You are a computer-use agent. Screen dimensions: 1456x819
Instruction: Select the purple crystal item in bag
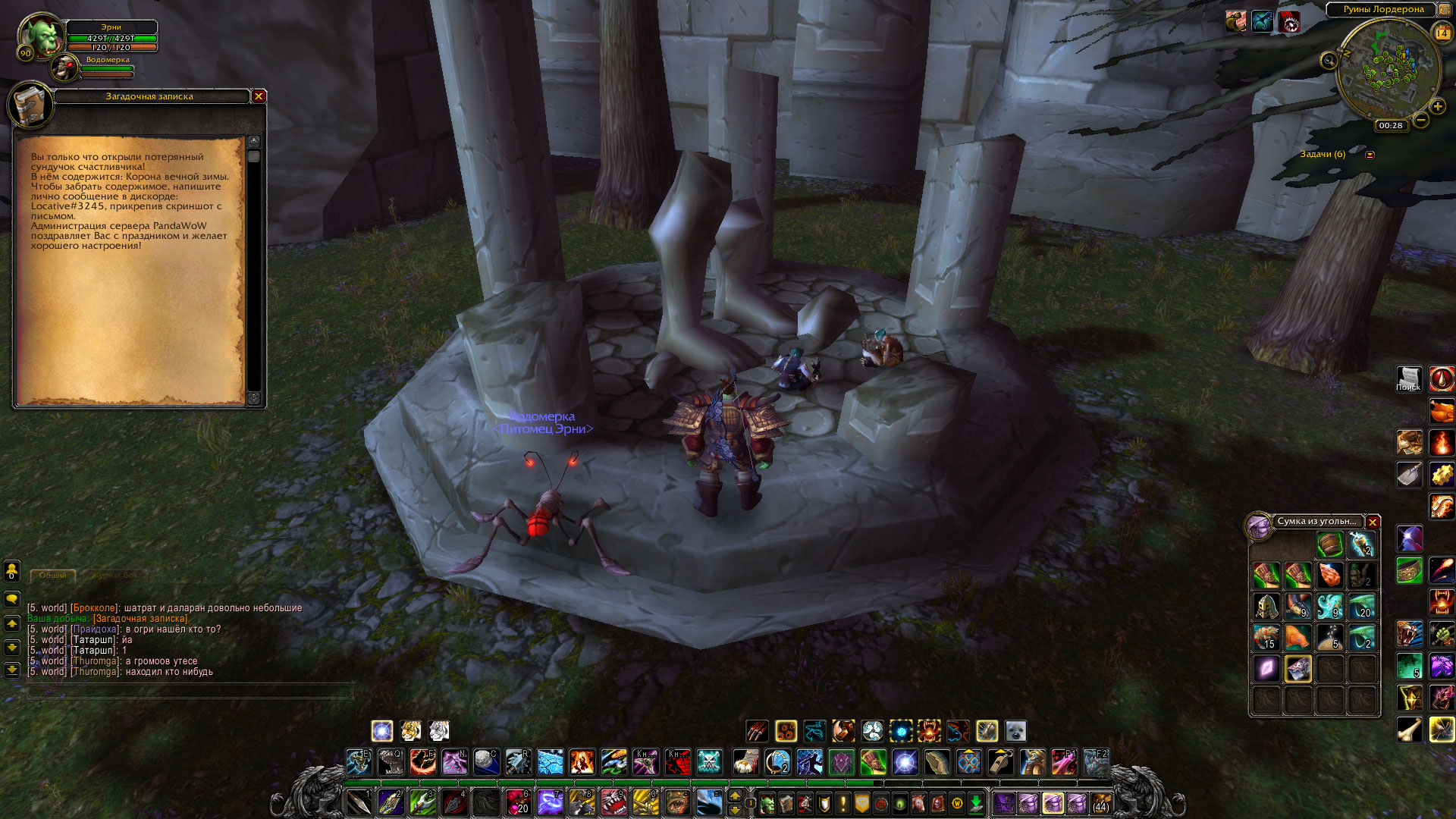point(1266,669)
